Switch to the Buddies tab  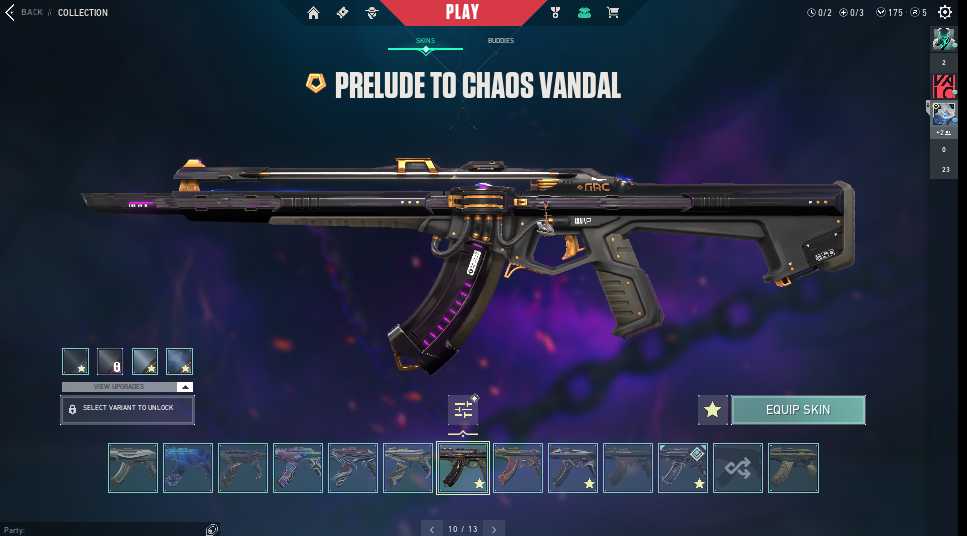tap(501, 41)
